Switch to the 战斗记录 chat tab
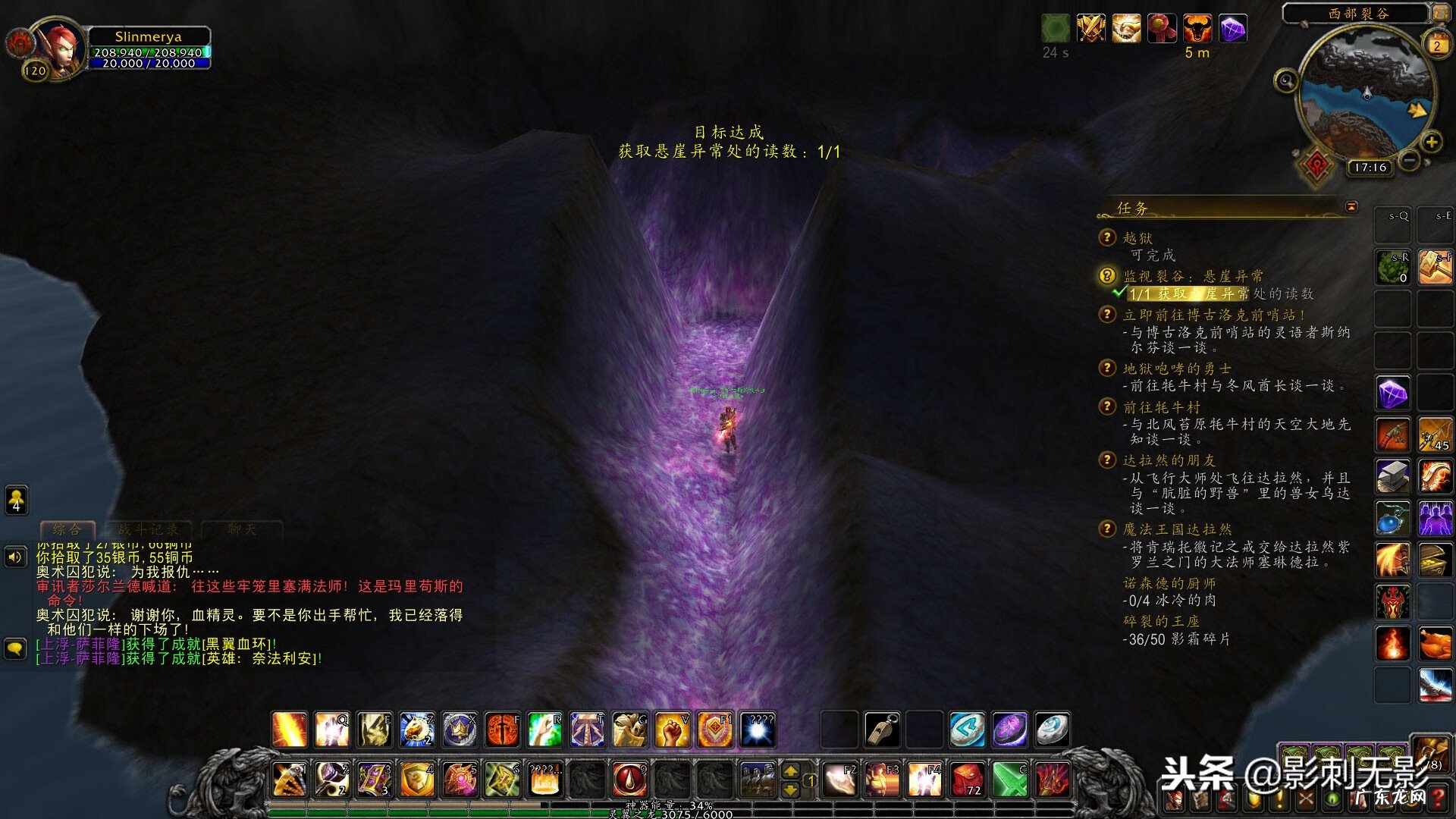This screenshot has height=819, width=1456. pos(148,529)
